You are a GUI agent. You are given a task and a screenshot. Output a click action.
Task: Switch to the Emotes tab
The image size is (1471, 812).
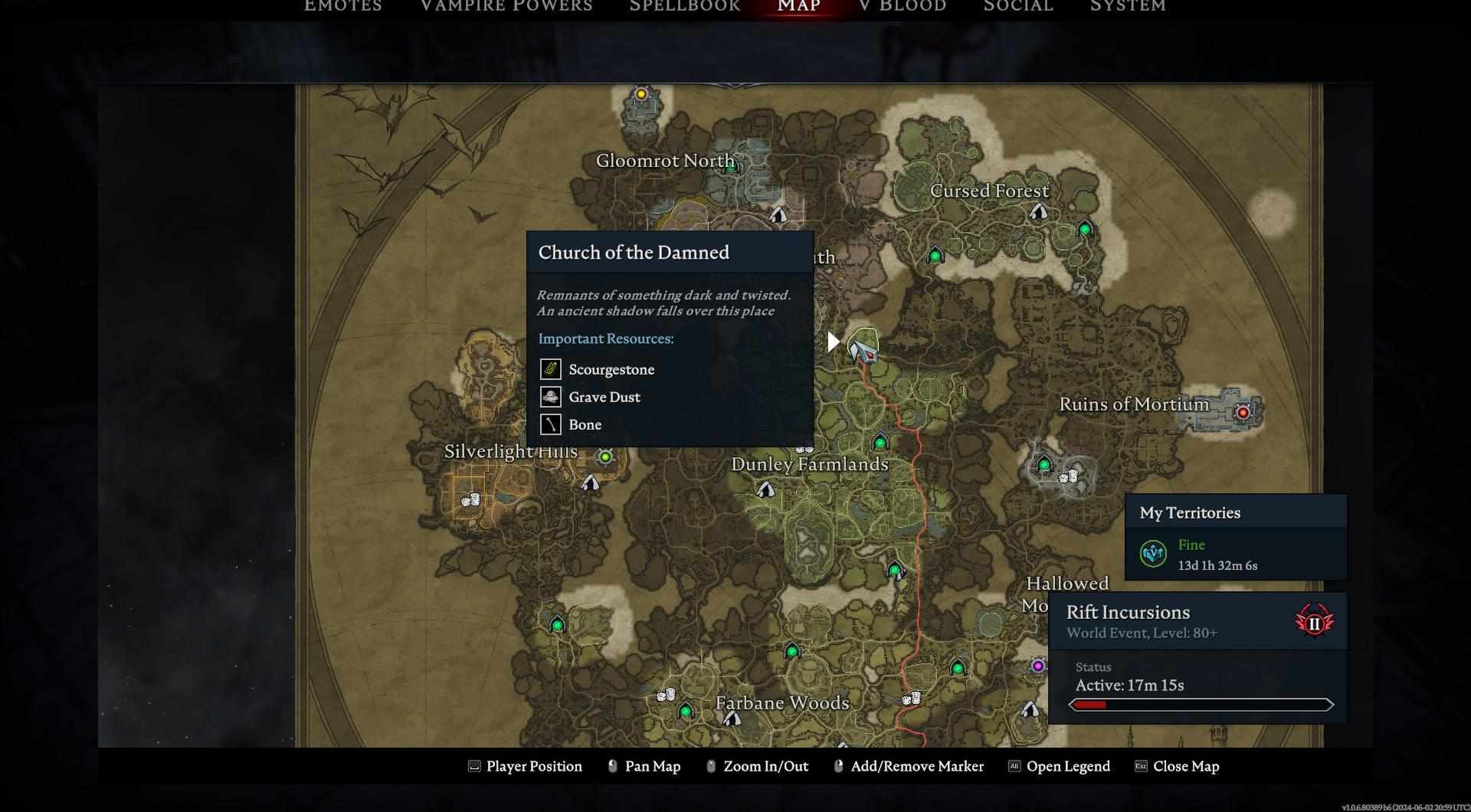342,6
